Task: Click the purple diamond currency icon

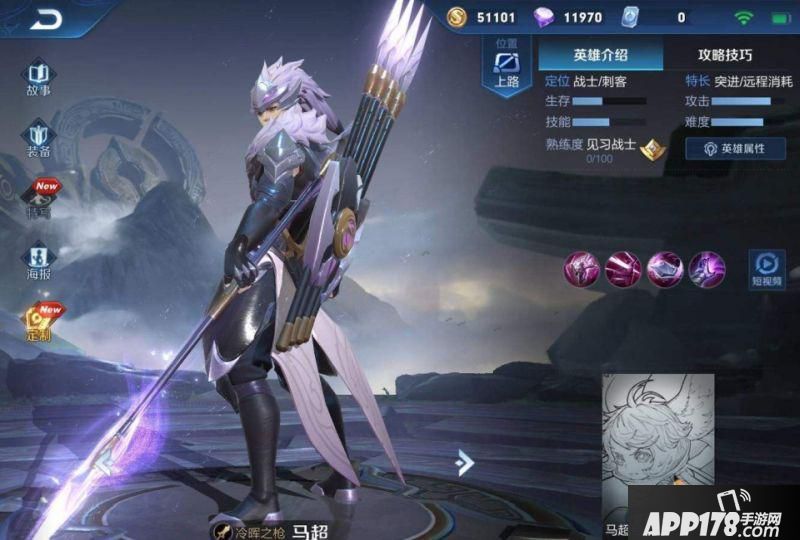Action: coord(543,17)
